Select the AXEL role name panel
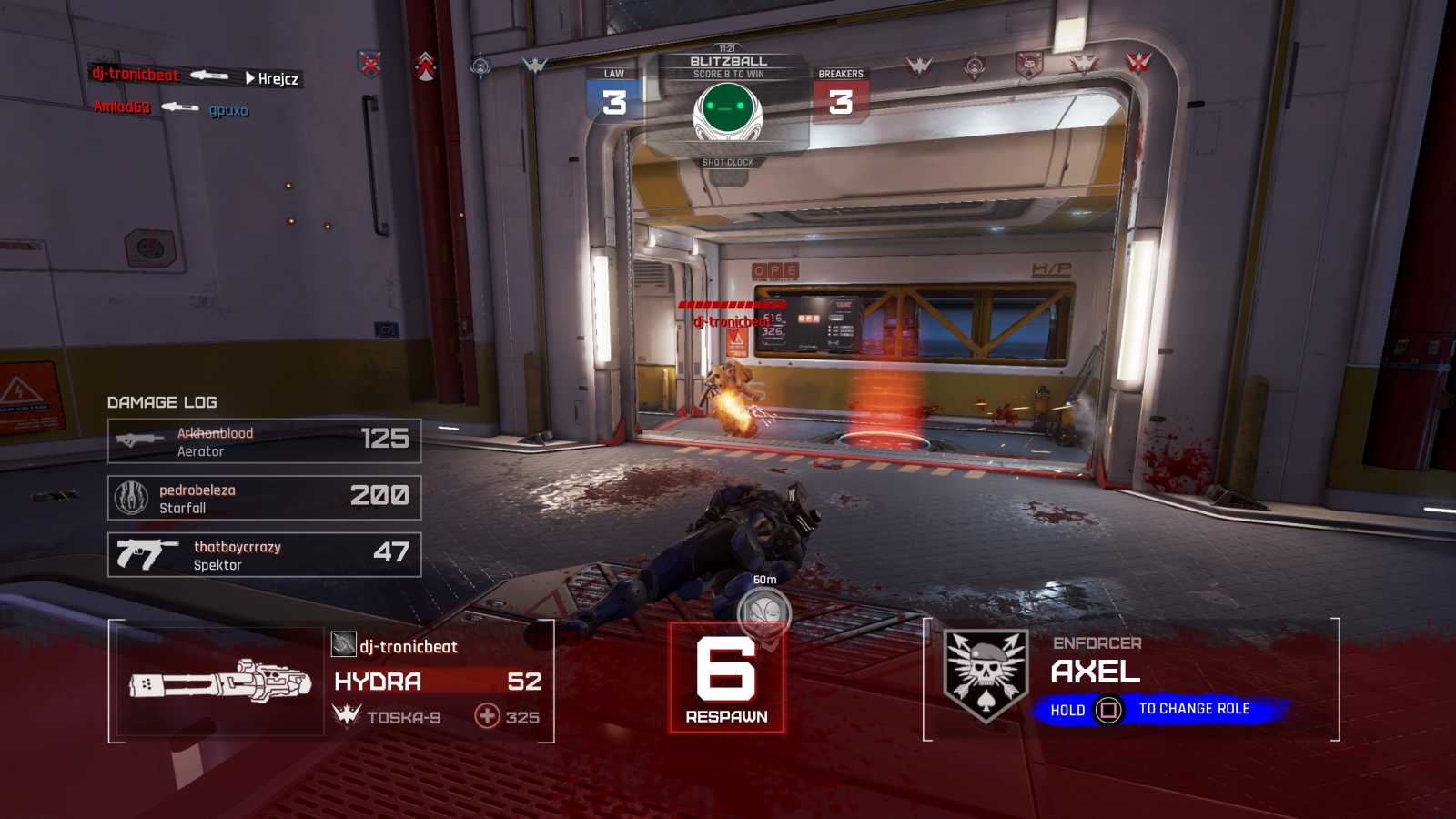Viewport: 1456px width, 819px height. tap(1096, 672)
